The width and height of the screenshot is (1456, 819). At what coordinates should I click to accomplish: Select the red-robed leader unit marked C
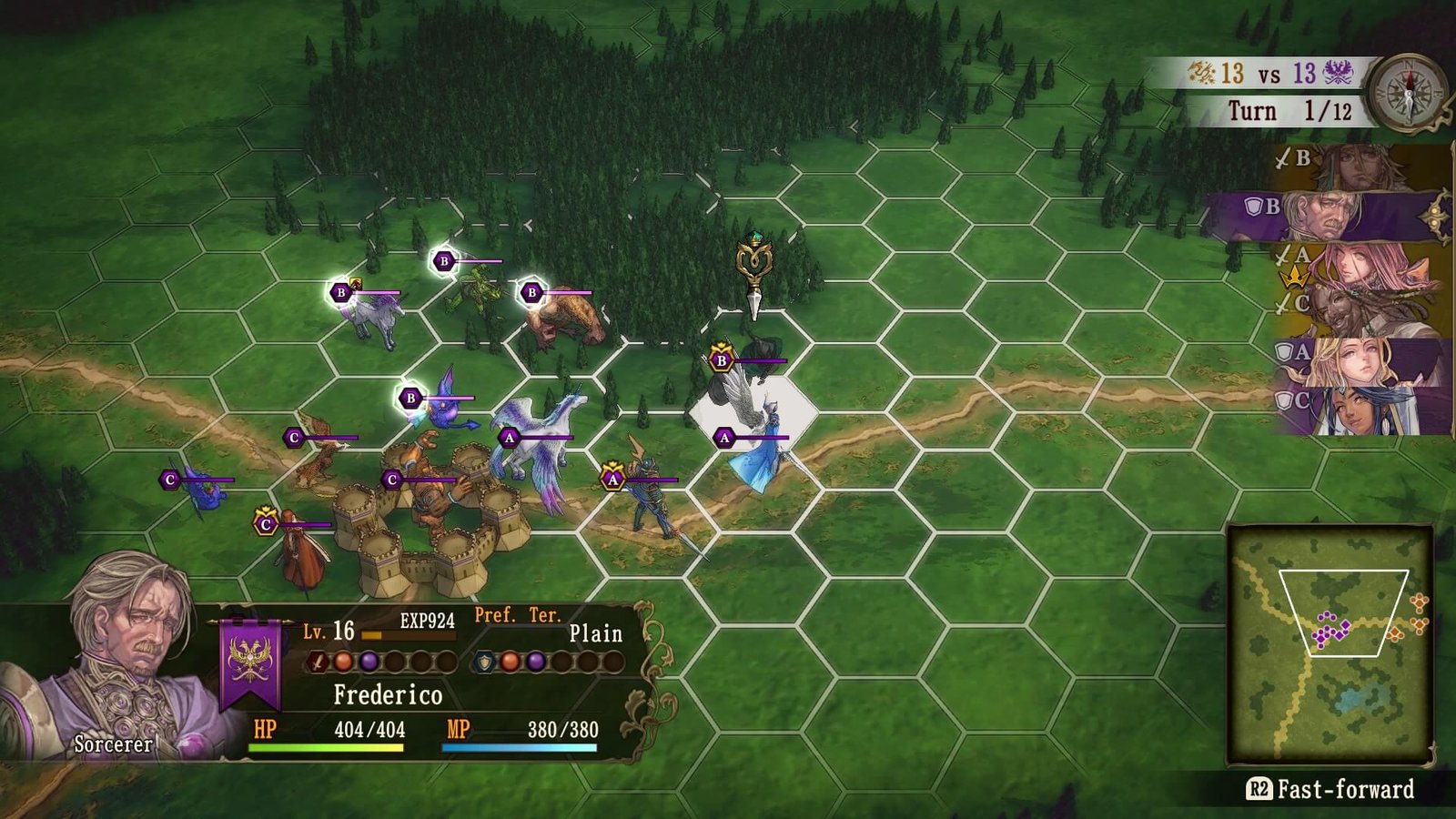tap(303, 551)
